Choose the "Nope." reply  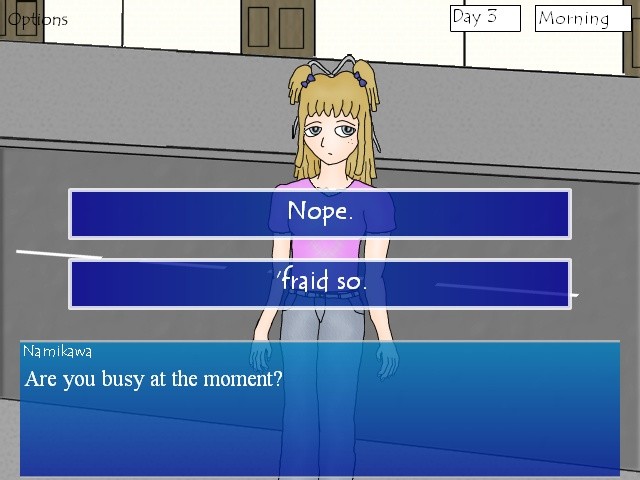coord(320,213)
